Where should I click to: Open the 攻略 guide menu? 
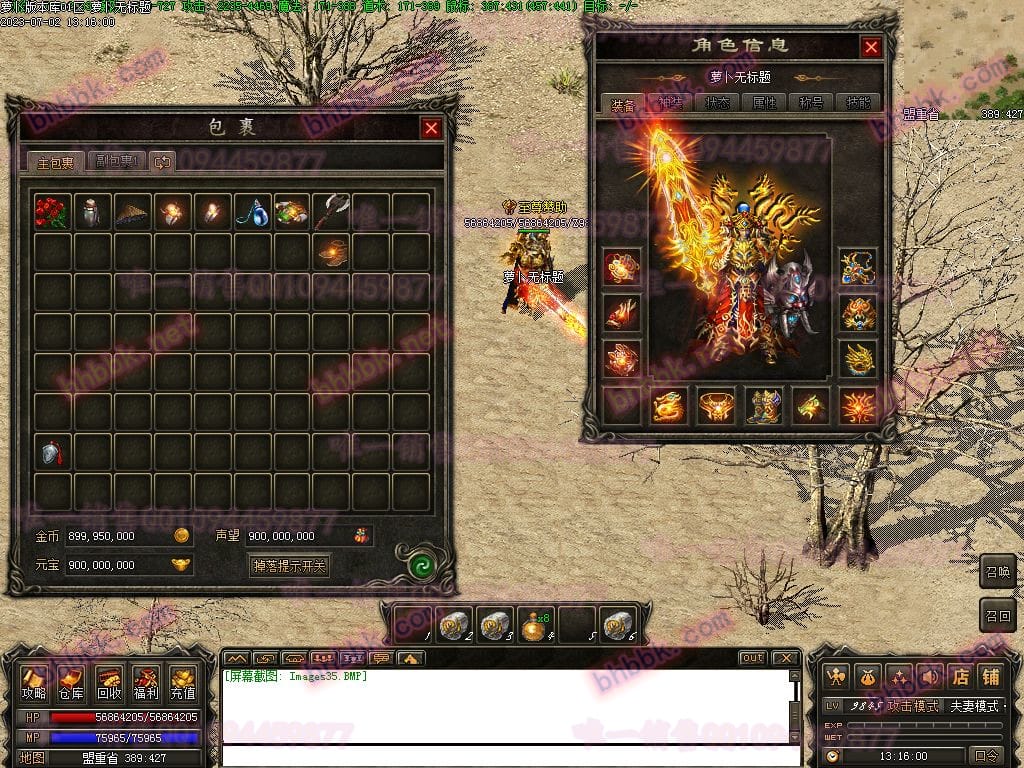pos(34,682)
